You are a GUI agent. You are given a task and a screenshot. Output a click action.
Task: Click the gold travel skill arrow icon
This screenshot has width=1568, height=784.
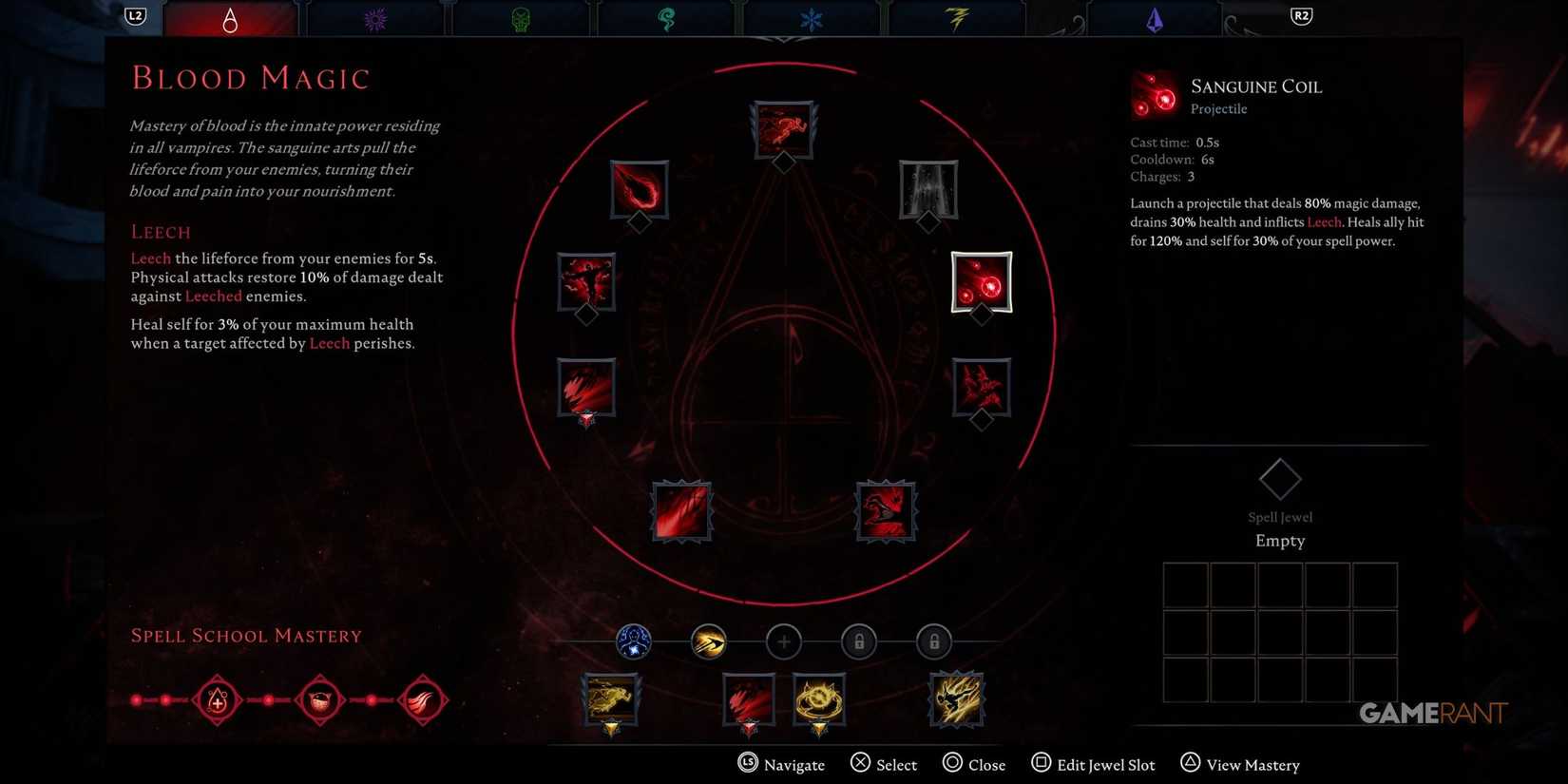click(x=709, y=641)
